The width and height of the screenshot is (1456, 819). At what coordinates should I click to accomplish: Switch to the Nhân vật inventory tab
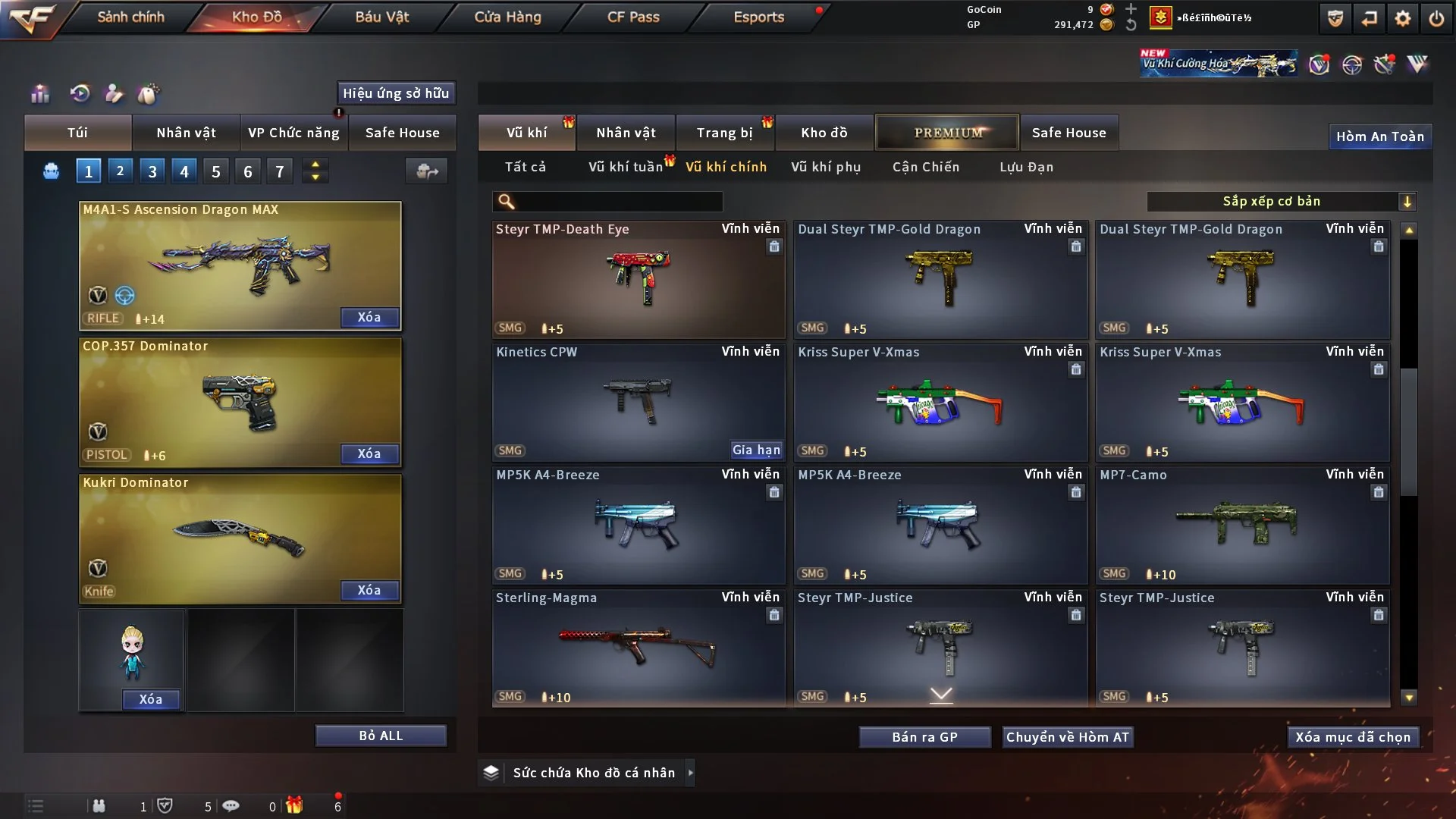(x=626, y=133)
